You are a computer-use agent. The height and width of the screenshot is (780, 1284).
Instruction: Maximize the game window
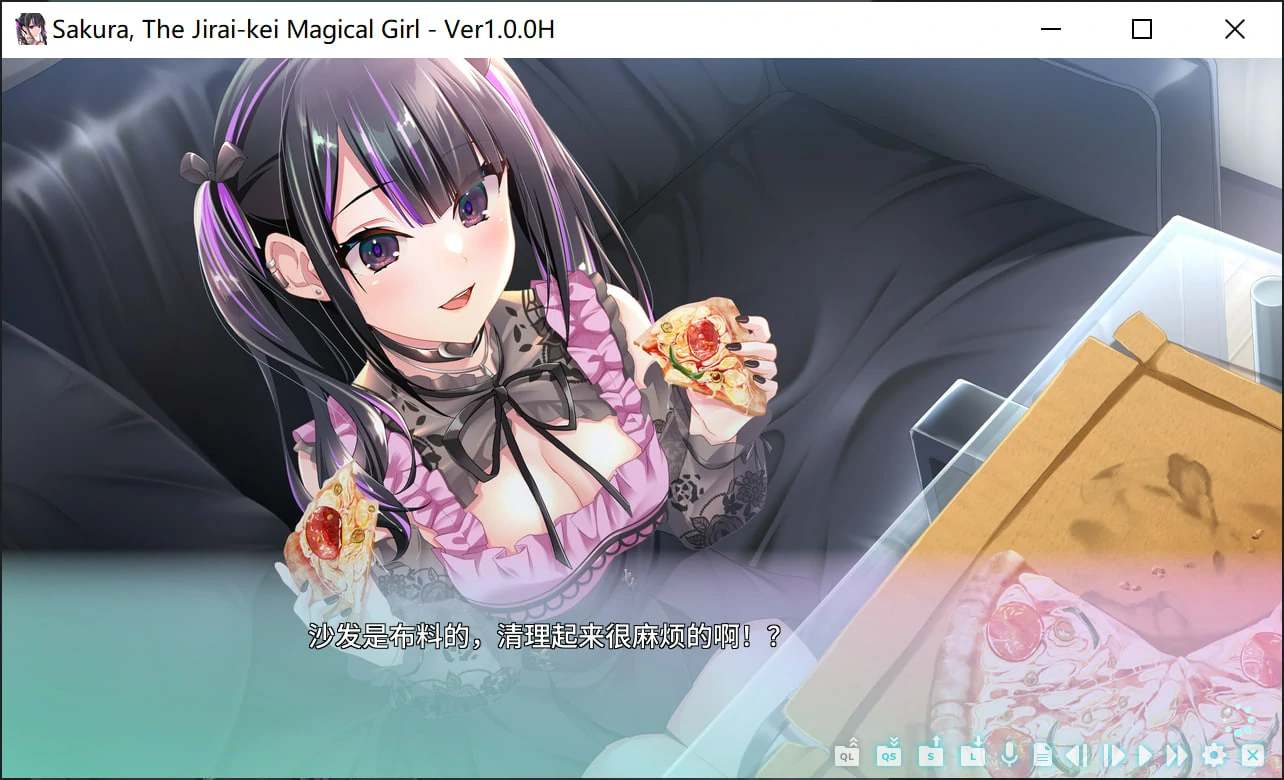tap(1141, 29)
